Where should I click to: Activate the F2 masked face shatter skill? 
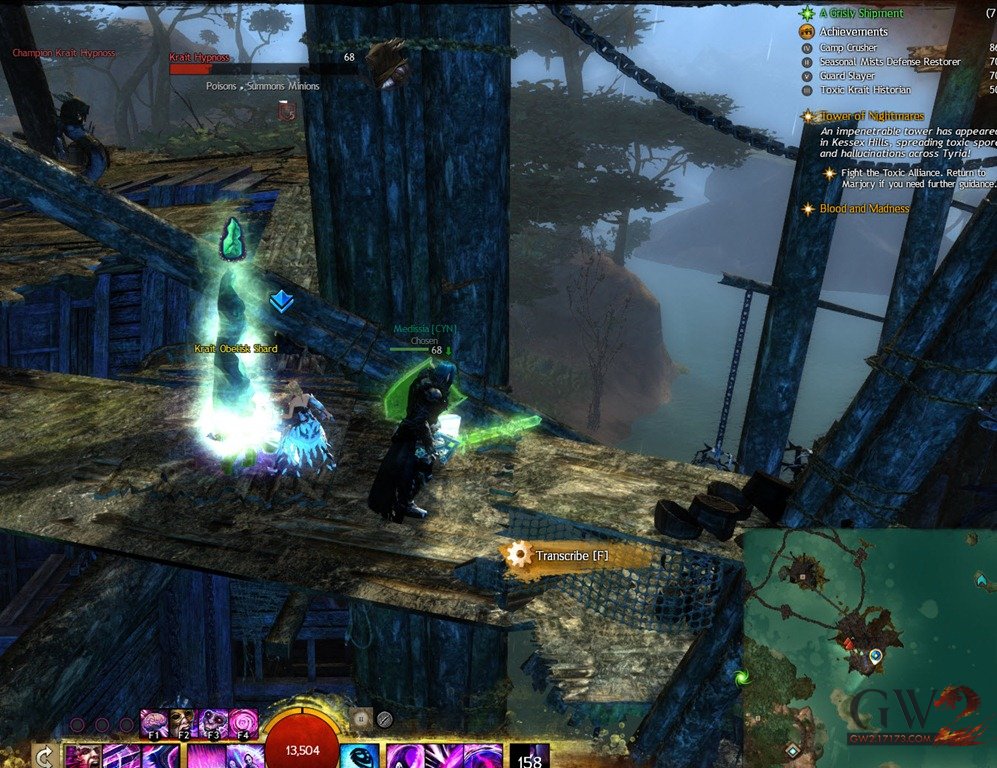[x=183, y=722]
